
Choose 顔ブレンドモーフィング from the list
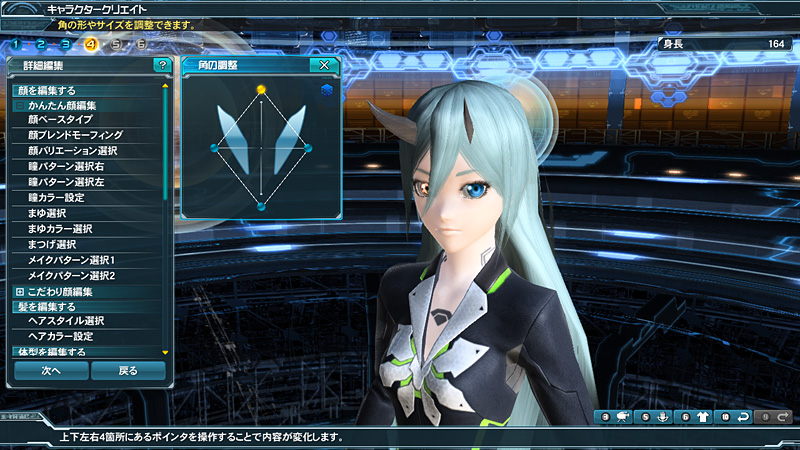tap(75, 134)
